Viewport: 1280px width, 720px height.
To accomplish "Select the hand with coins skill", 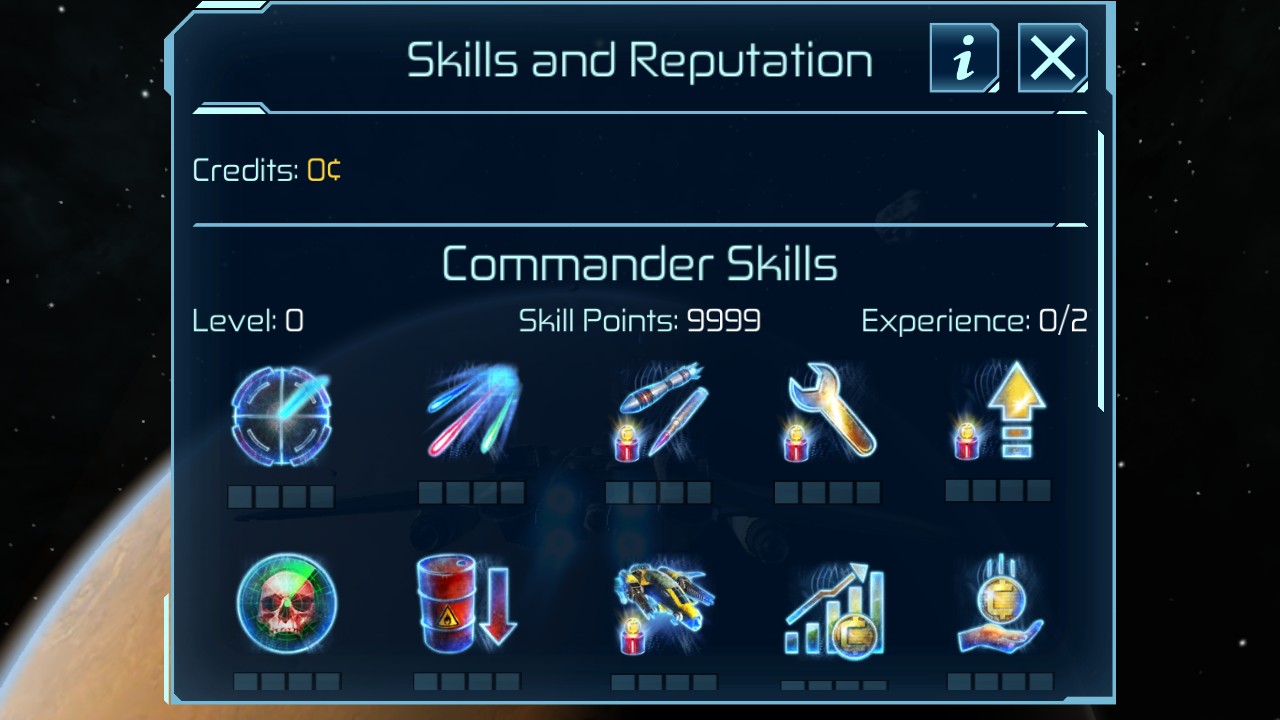I will pos(1000,604).
